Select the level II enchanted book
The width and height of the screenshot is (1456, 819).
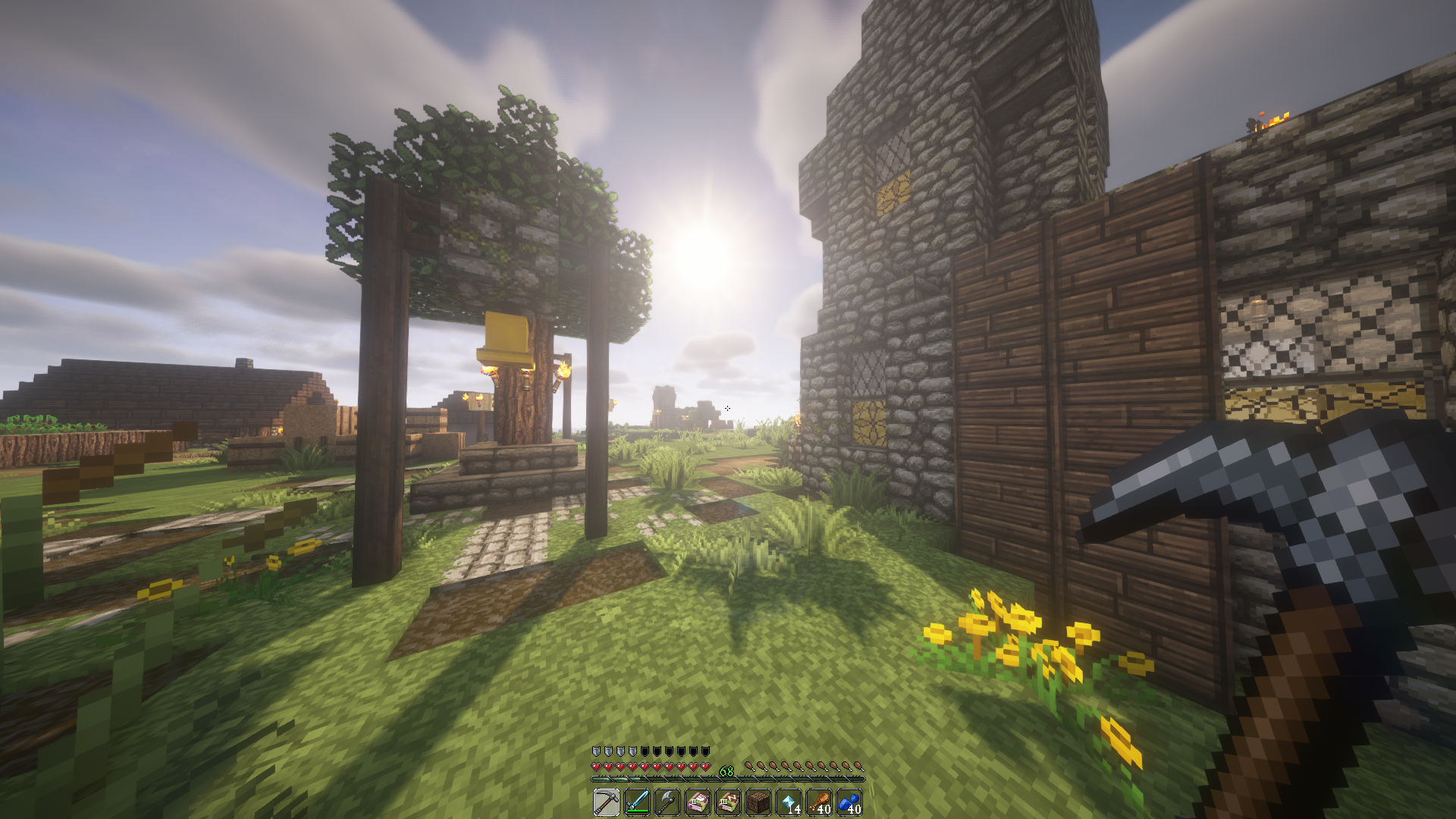pyautogui.click(x=698, y=803)
